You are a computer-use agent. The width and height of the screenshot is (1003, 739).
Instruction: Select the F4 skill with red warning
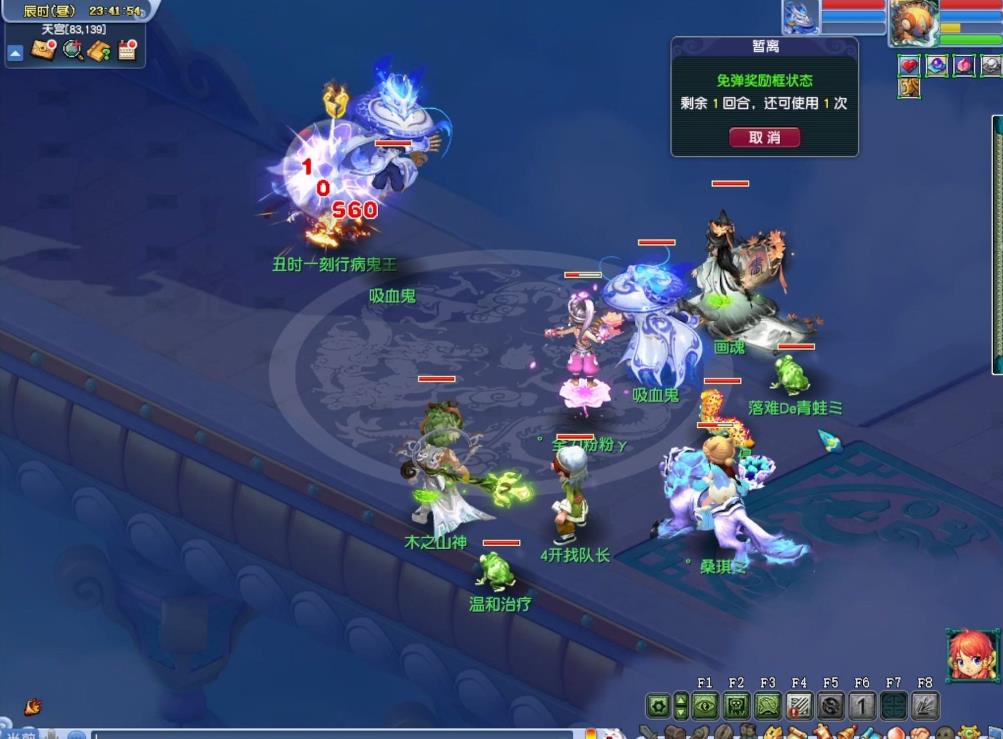tap(799, 706)
